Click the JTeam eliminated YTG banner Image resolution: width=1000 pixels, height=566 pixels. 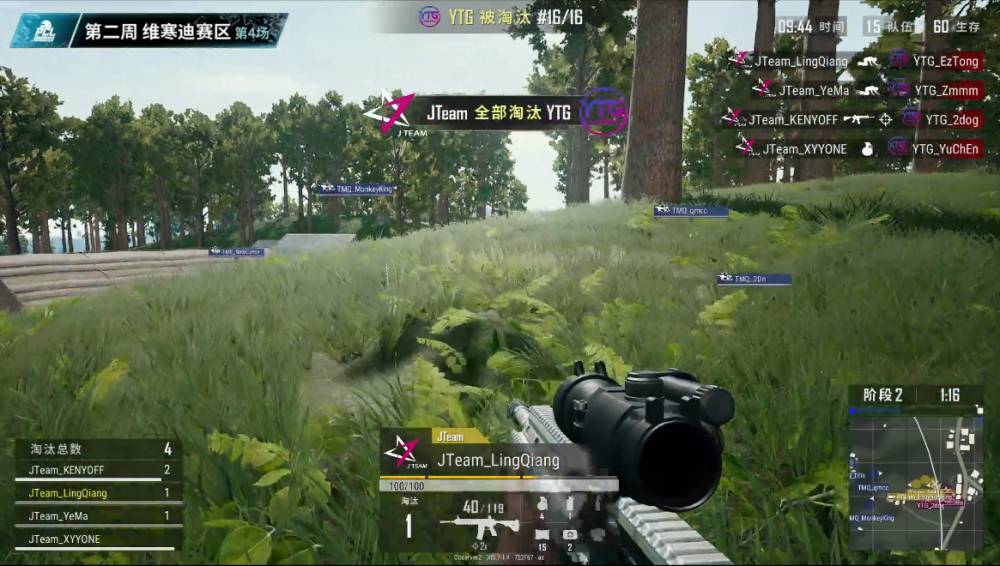tap(497, 113)
